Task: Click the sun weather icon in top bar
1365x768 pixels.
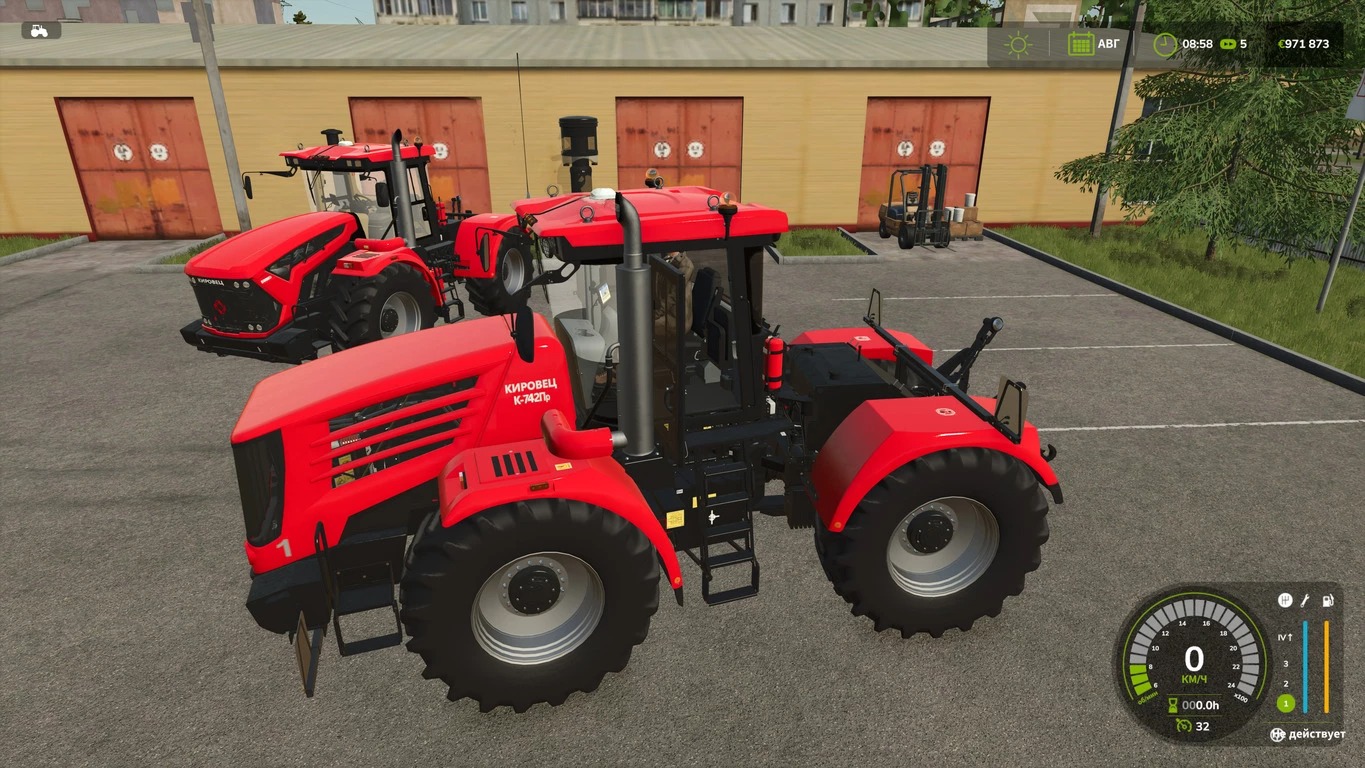Action: [1017, 44]
